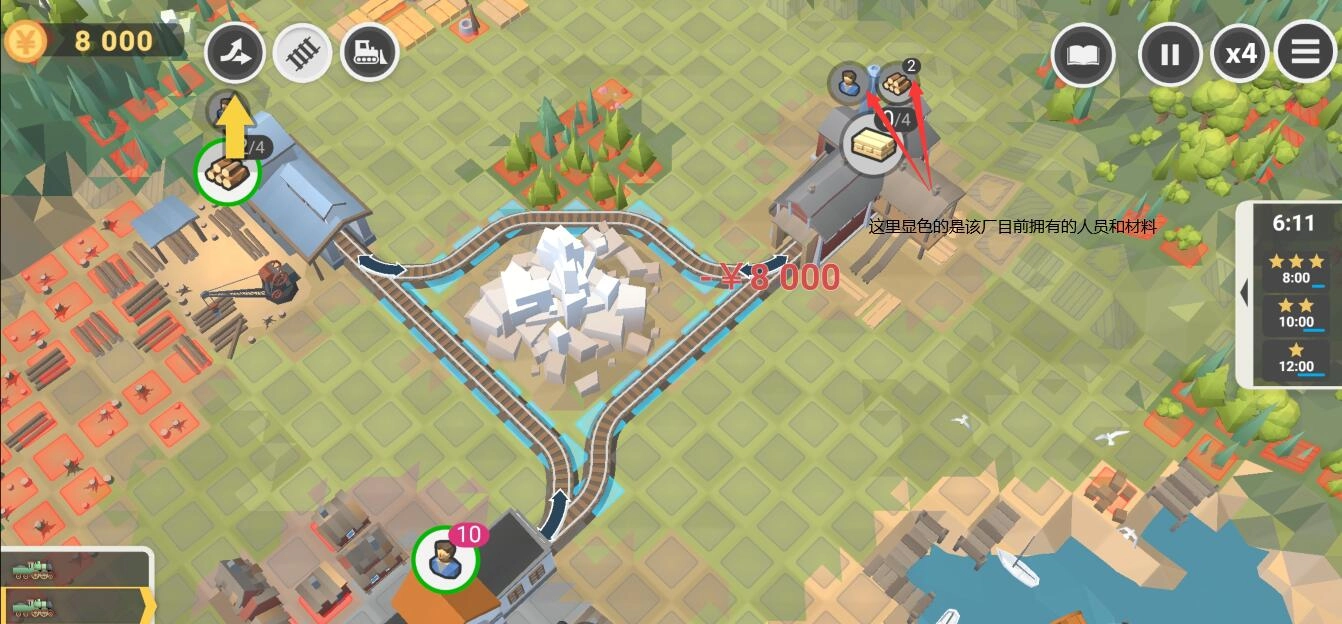This screenshot has height=624, width=1342.
Task: Select the track junction switch tool
Action: (x=235, y=54)
